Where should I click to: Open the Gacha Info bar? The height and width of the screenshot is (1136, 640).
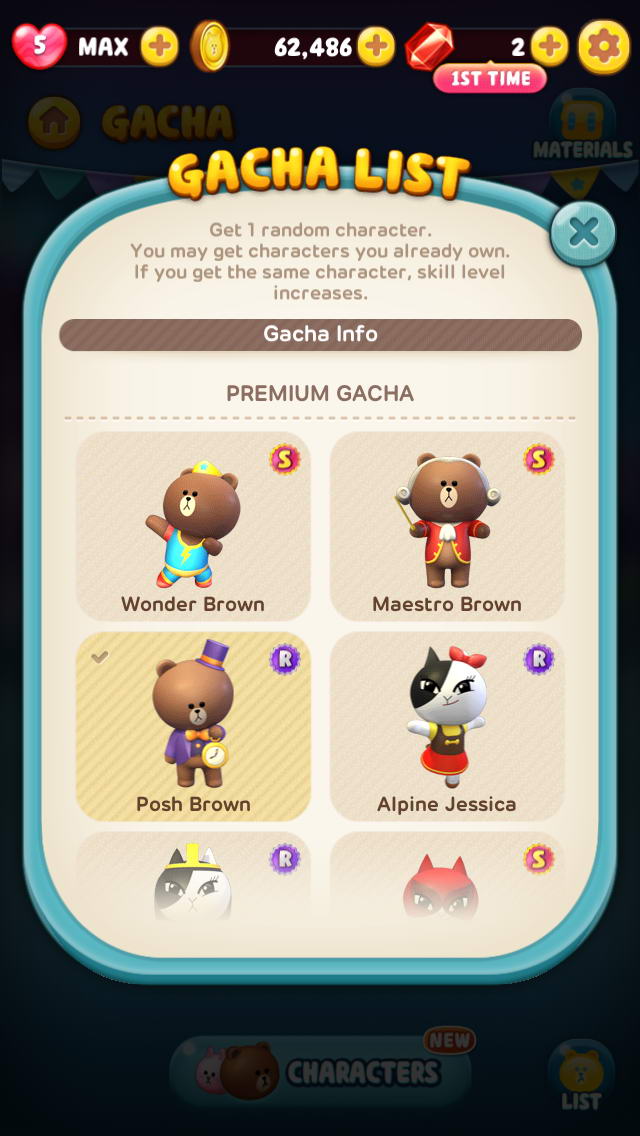pos(320,334)
